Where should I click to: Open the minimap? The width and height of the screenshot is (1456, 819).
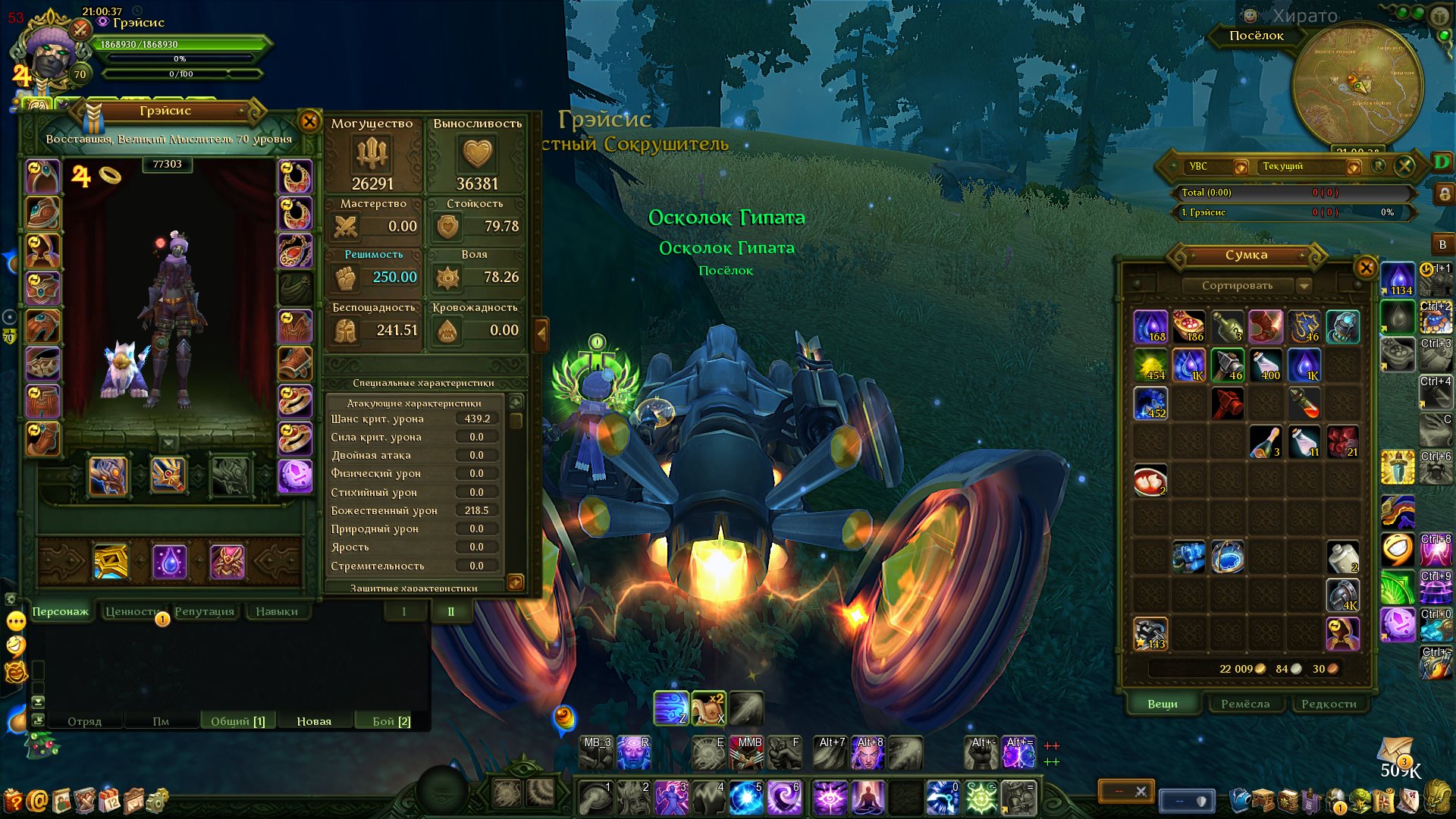pyautogui.click(x=1357, y=83)
